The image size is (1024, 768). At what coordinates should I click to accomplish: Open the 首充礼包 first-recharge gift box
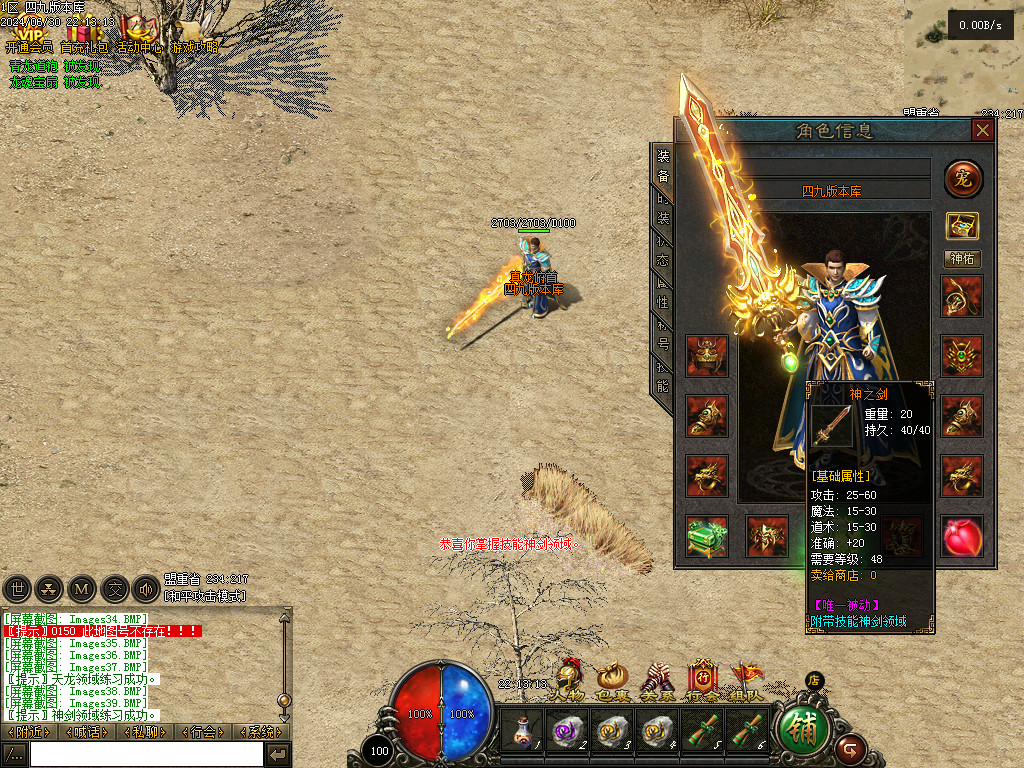84,33
